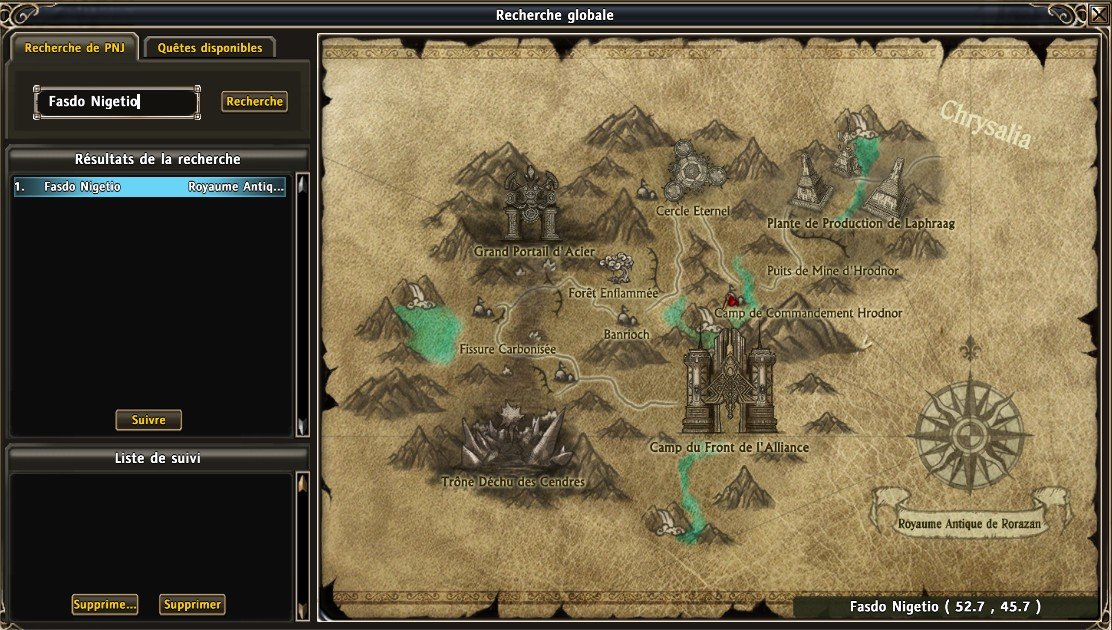Close the Recherche globale window
Screen dimensions: 1112x630
pos(1099,14)
